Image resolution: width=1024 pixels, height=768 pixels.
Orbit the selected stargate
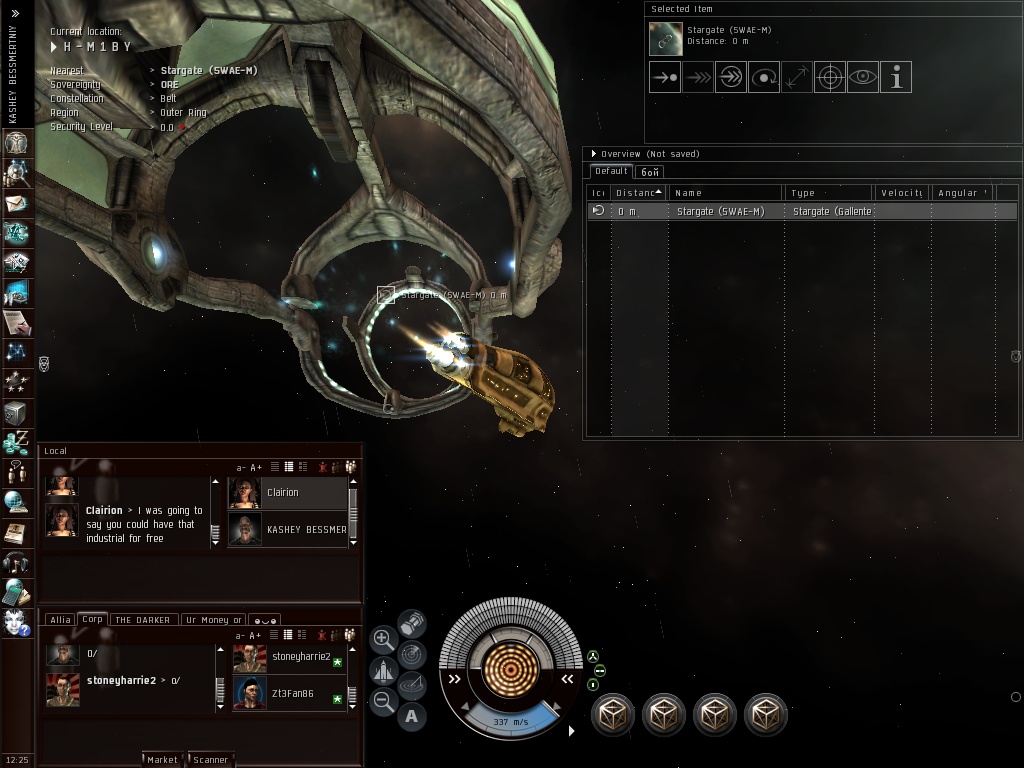(764, 77)
